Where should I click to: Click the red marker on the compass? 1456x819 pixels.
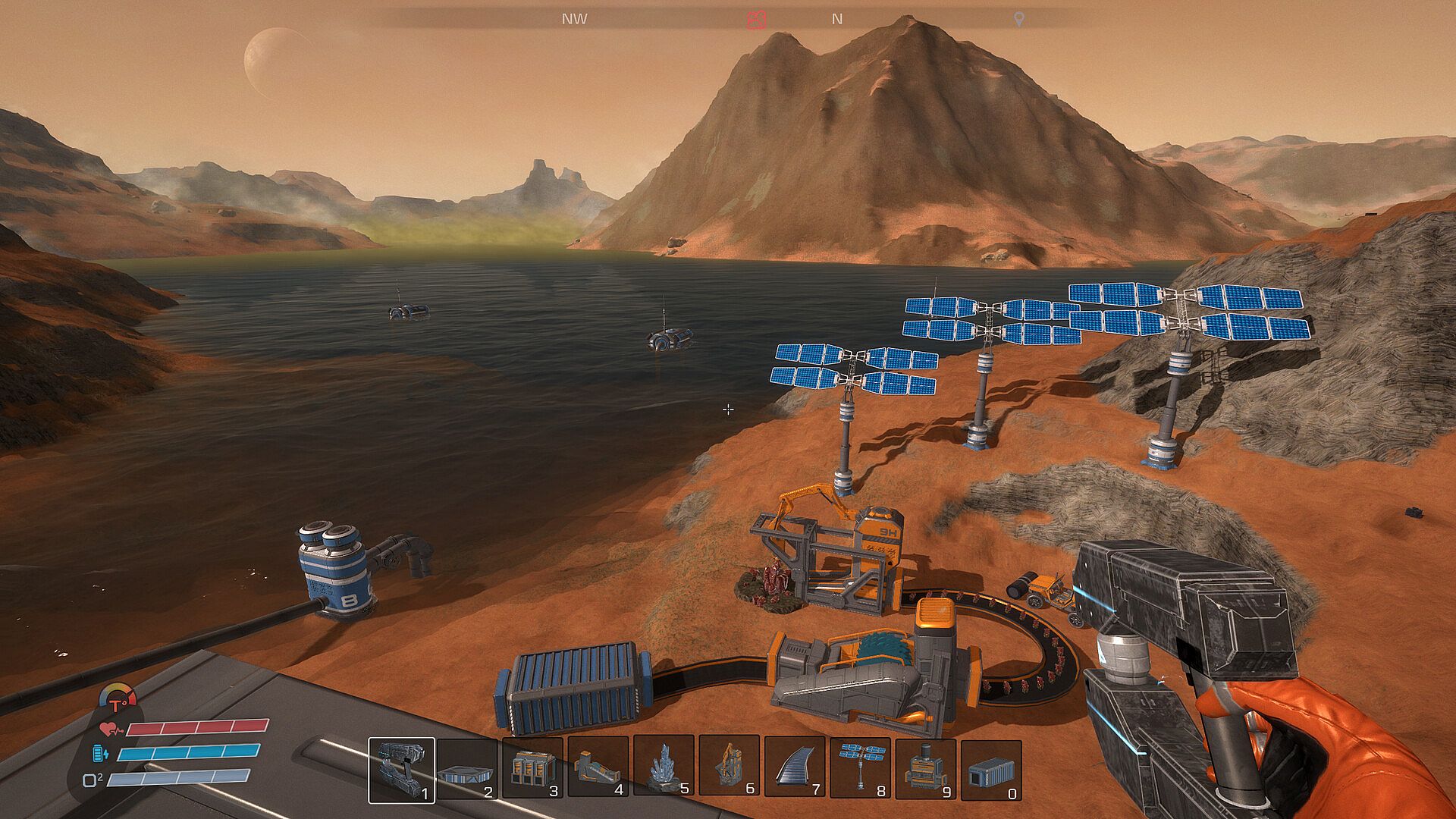click(x=755, y=20)
